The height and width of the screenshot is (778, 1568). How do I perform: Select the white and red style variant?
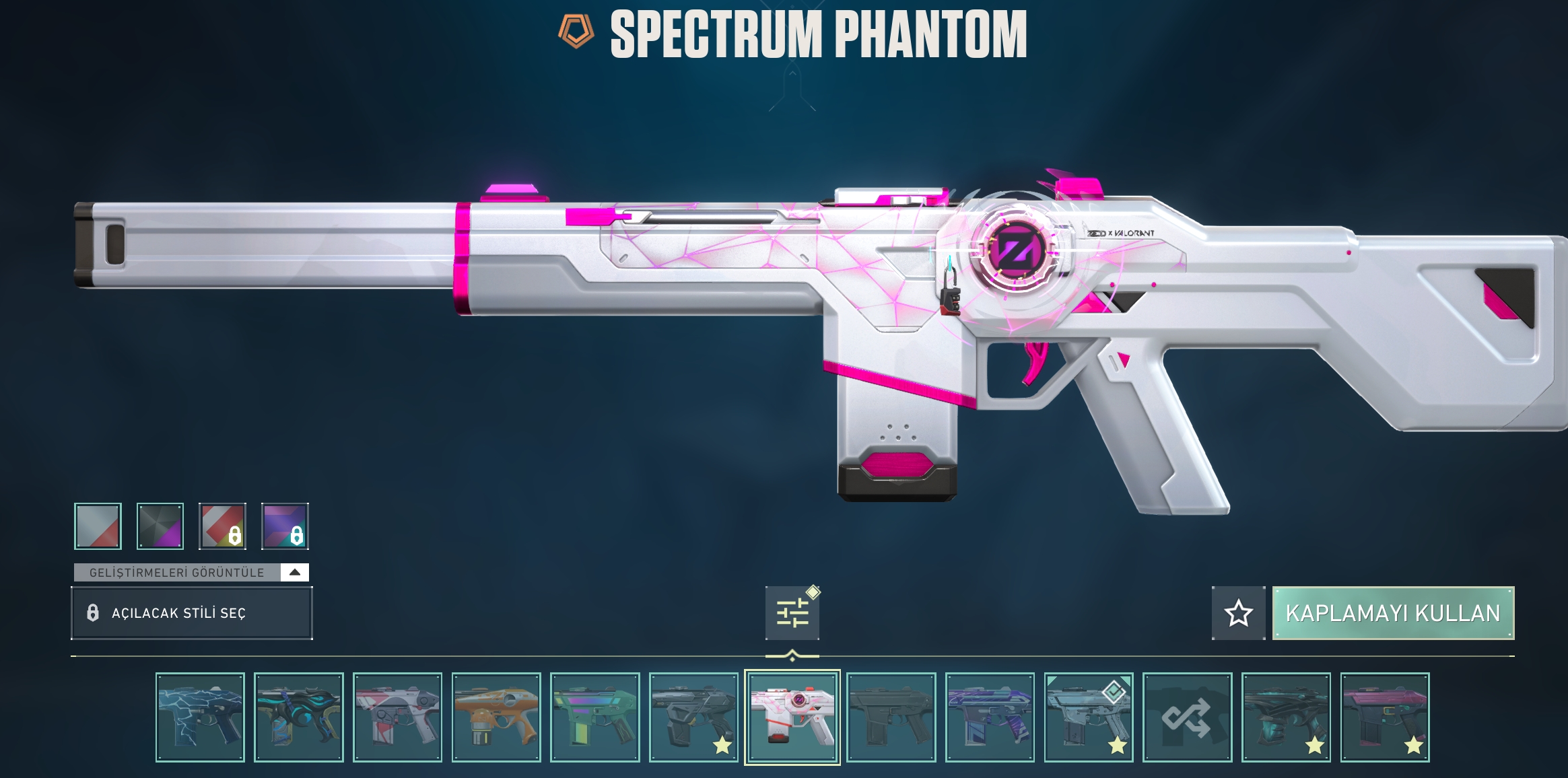tap(98, 526)
